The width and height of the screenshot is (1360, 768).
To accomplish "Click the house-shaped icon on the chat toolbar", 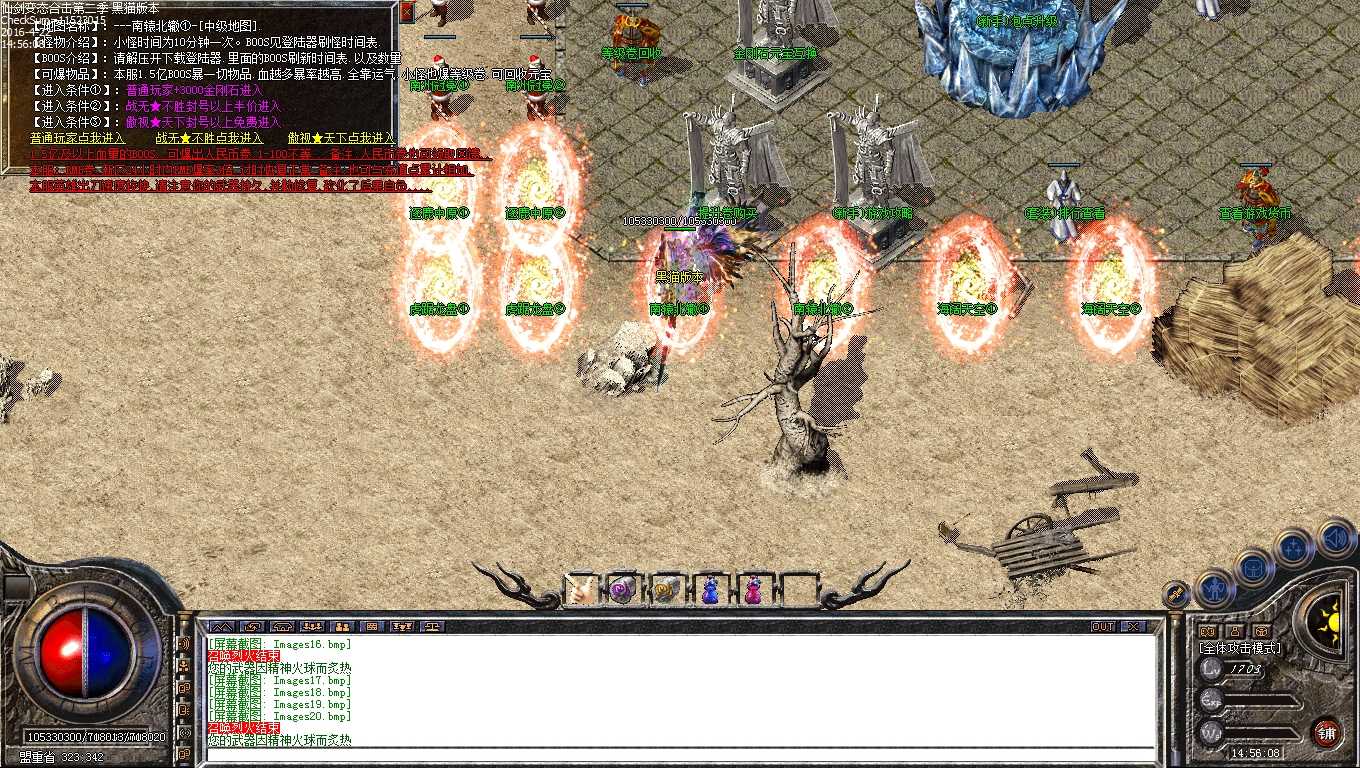I will point(281,626).
